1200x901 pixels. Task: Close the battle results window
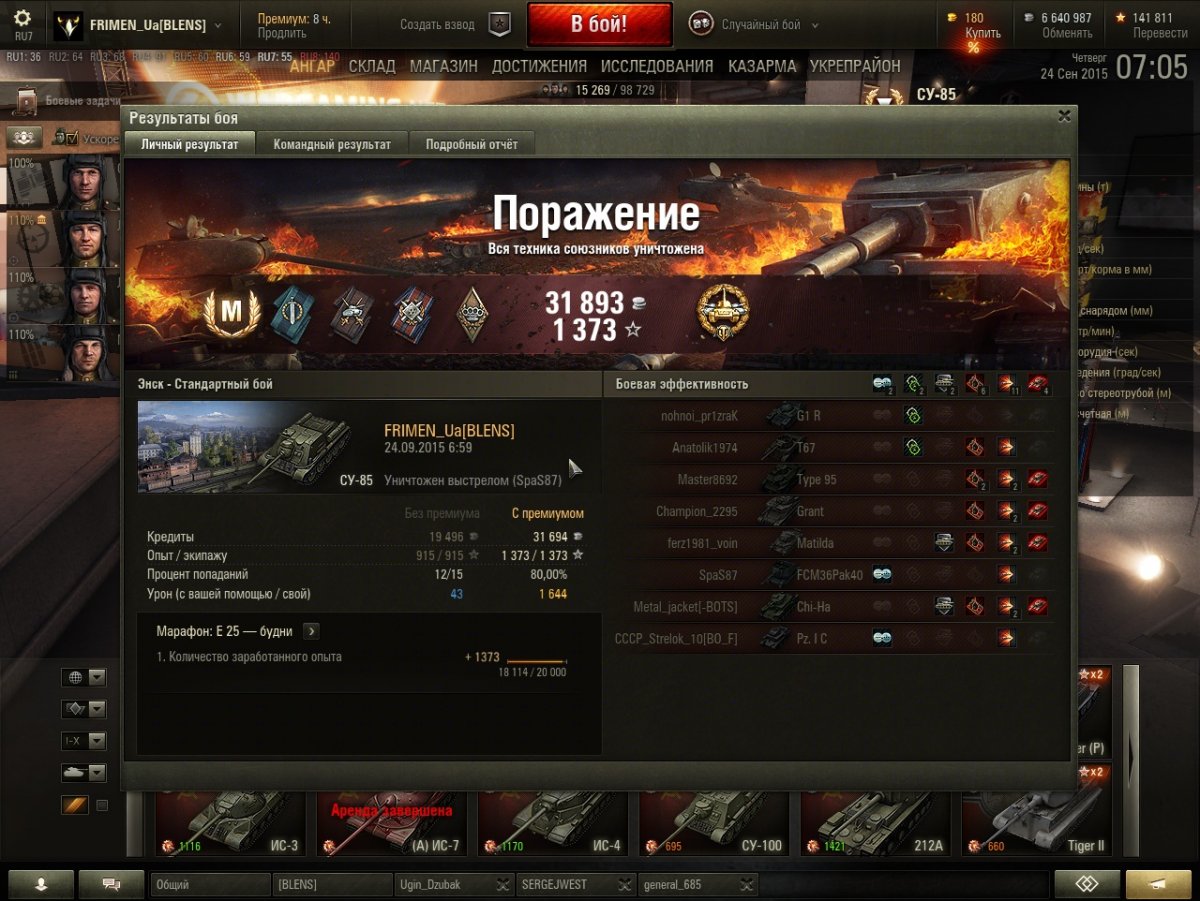1064,116
